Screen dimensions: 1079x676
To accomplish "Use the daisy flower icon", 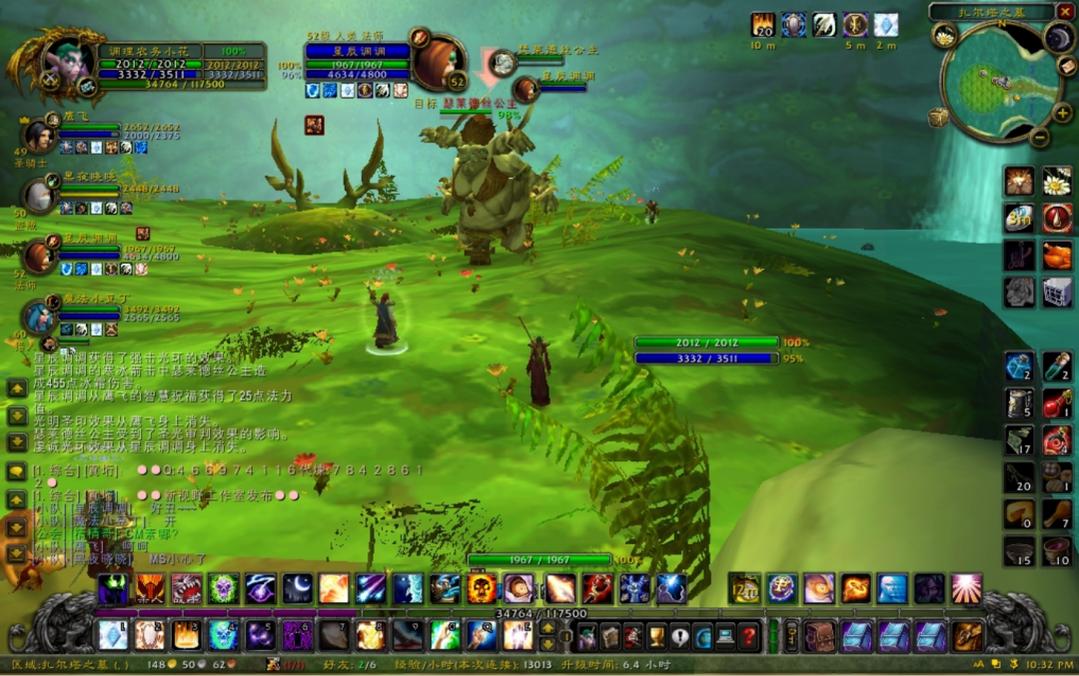I will (1057, 181).
